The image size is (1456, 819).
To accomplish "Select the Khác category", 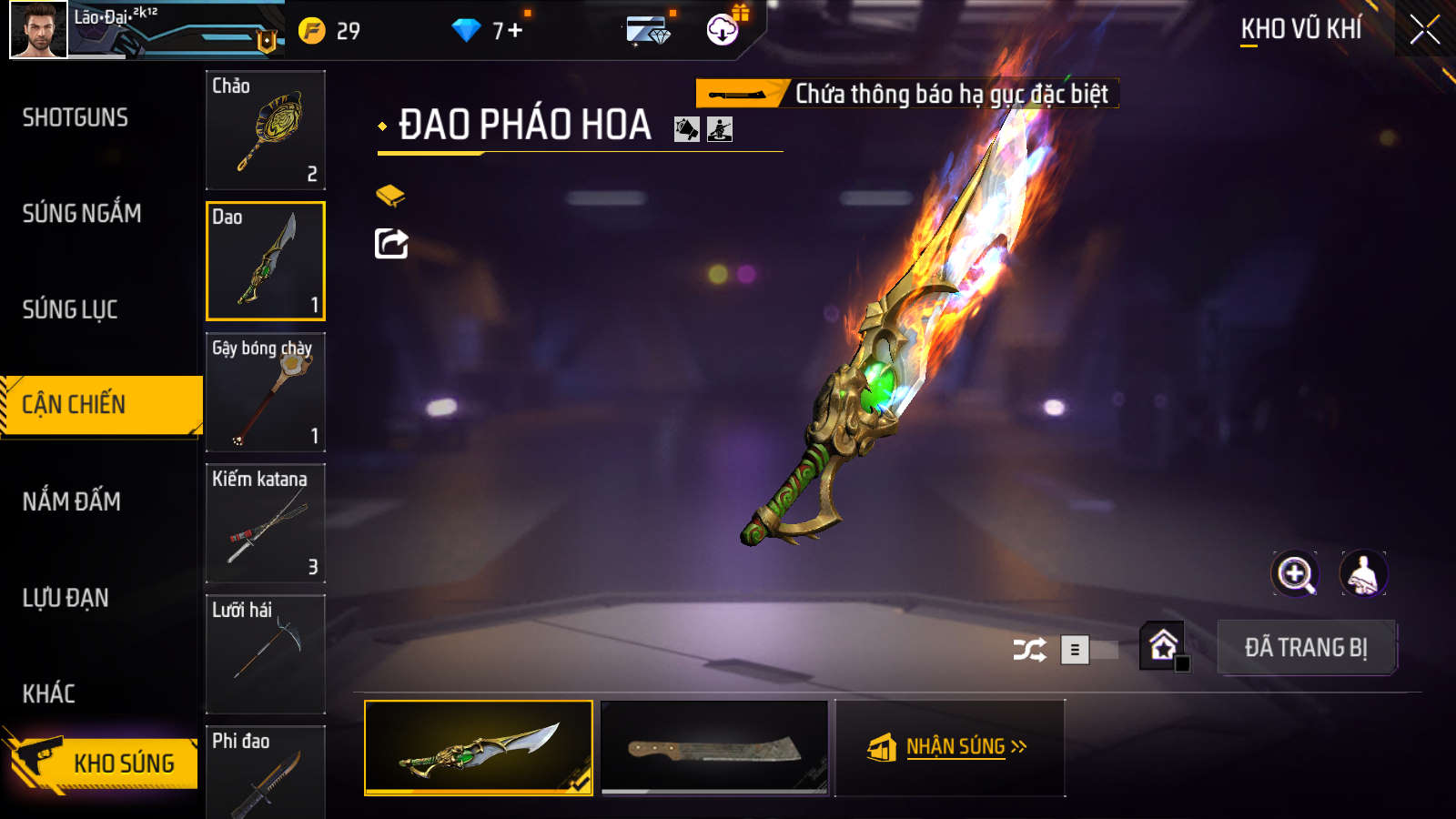I will point(49,693).
